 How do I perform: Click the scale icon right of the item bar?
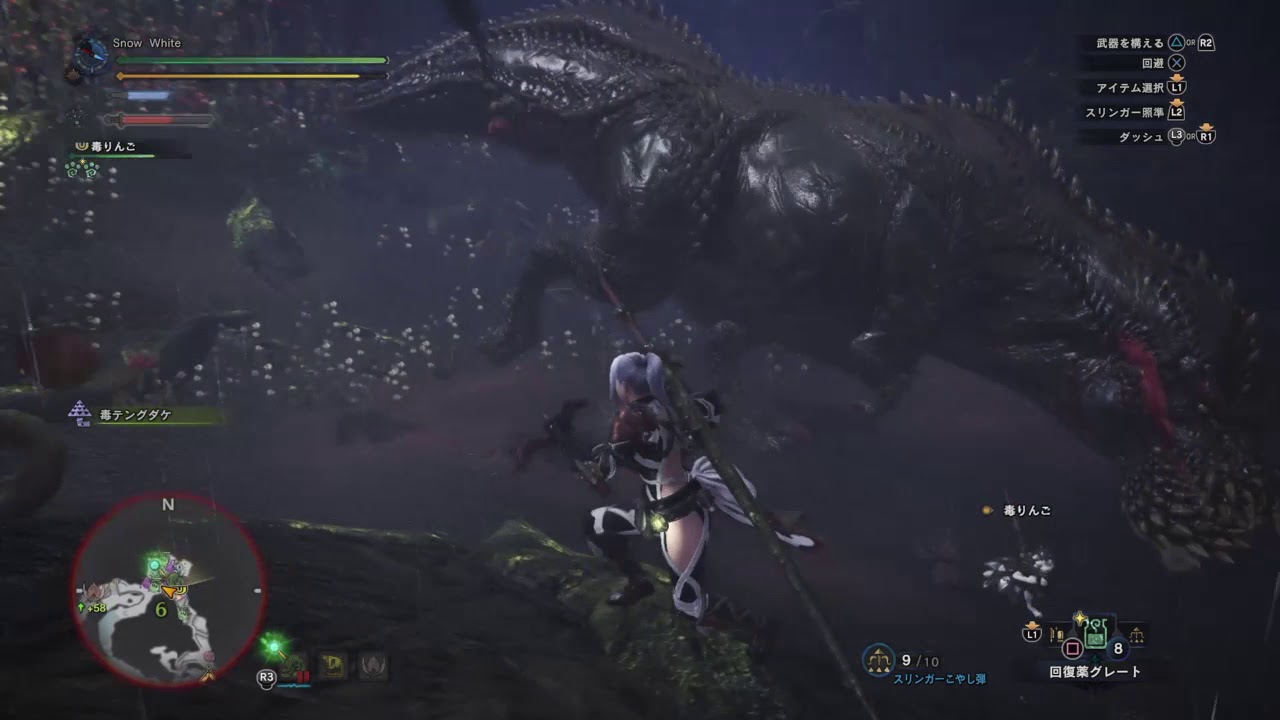point(1138,634)
